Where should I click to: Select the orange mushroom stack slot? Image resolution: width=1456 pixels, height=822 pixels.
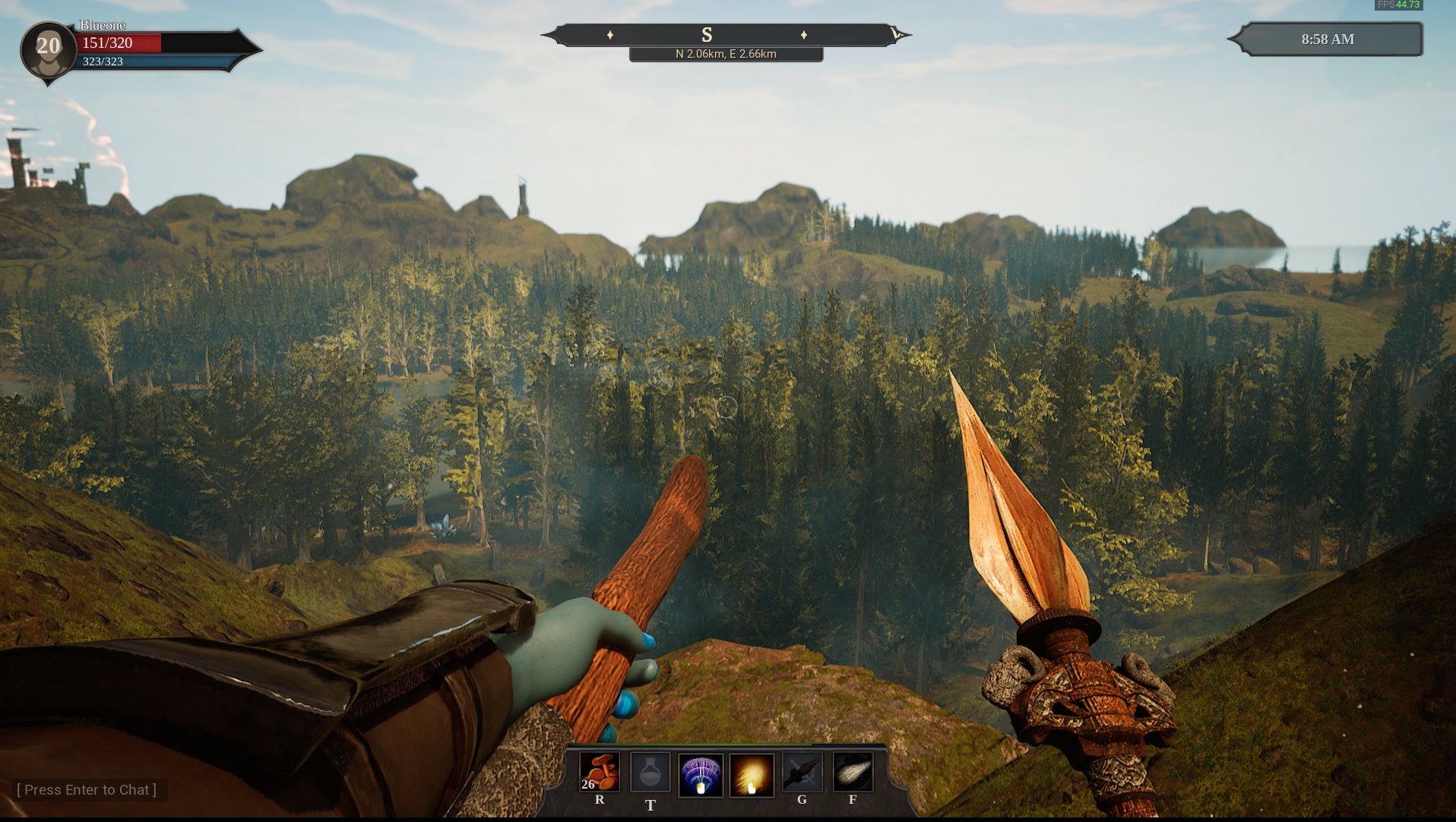tap(600, 773)
